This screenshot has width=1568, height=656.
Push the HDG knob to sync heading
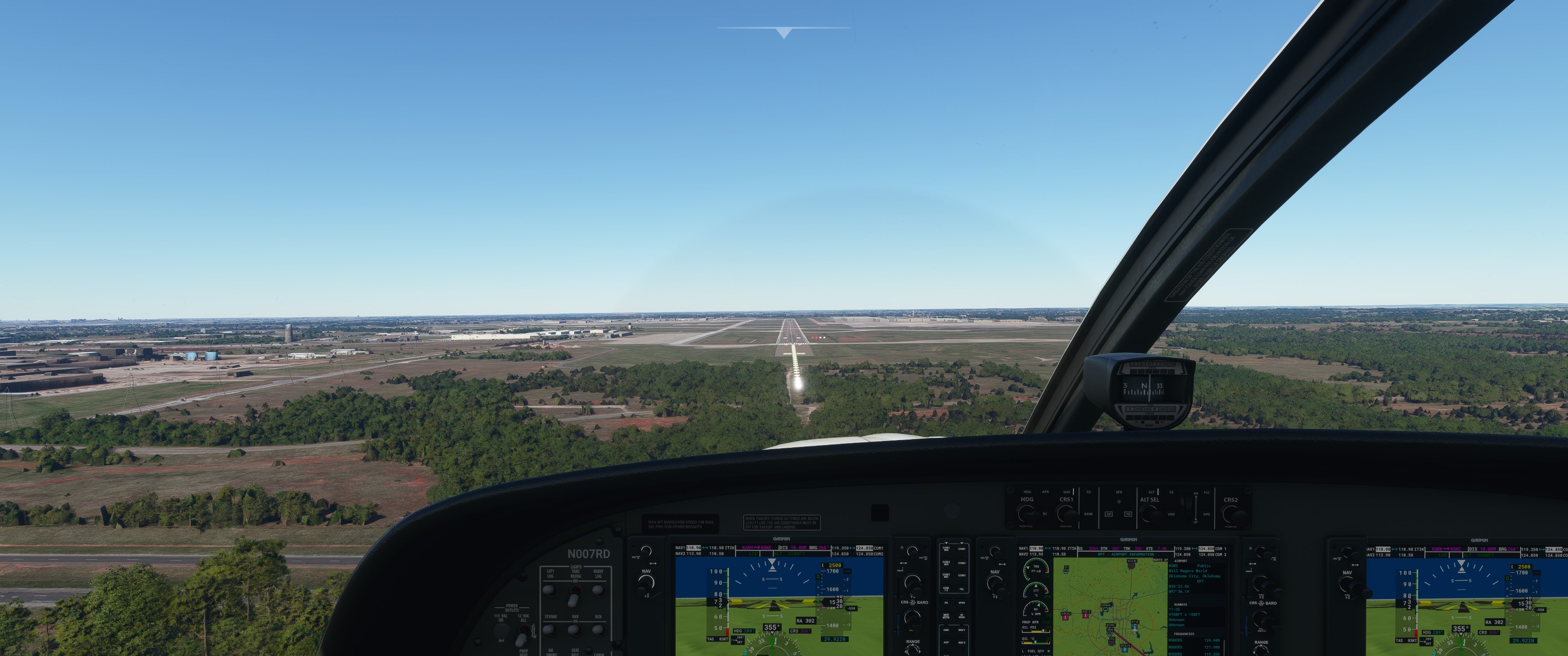click(x=1027, y=513)
